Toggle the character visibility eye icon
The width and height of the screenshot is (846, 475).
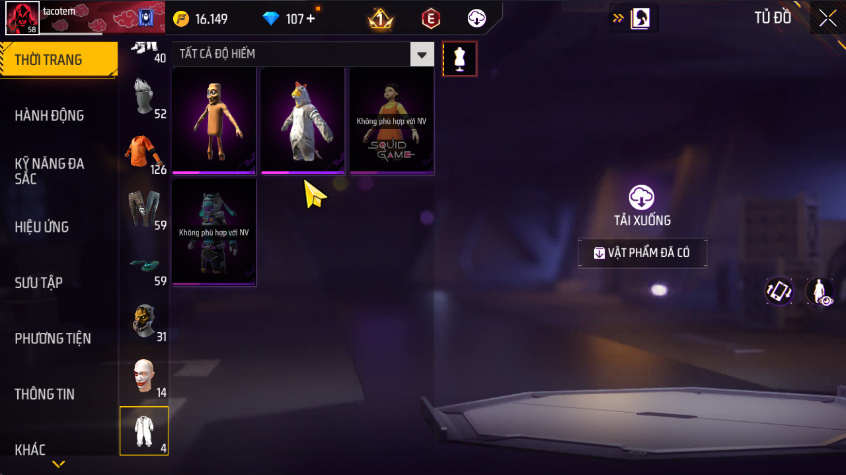click(820, 291)
